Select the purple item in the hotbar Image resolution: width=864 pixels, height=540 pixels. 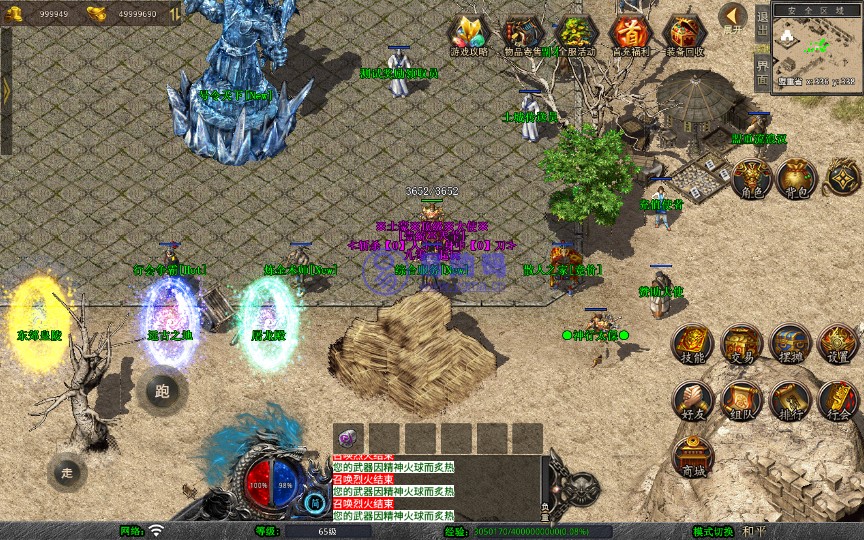point(349,438)
